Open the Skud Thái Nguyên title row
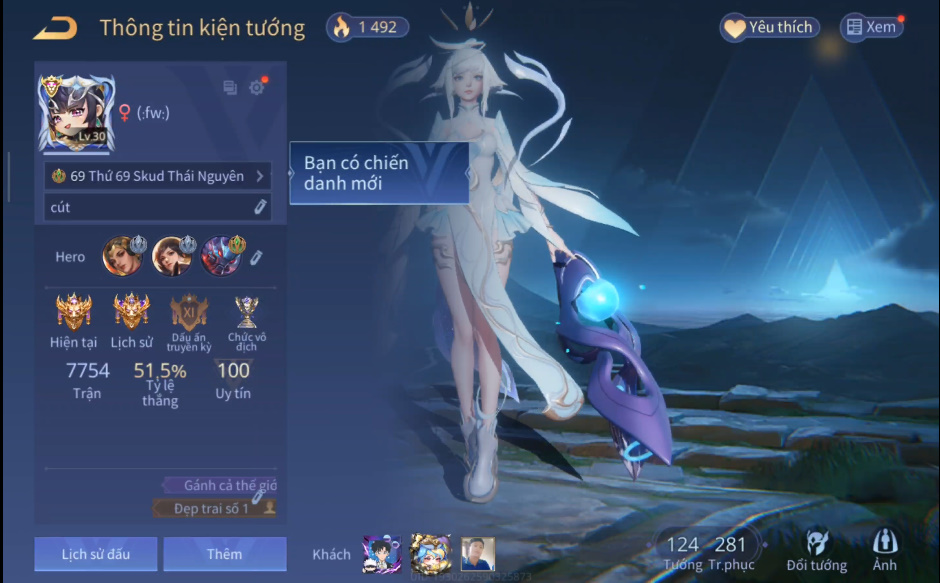This screenshot has height=583, width=940. (158, 176)
